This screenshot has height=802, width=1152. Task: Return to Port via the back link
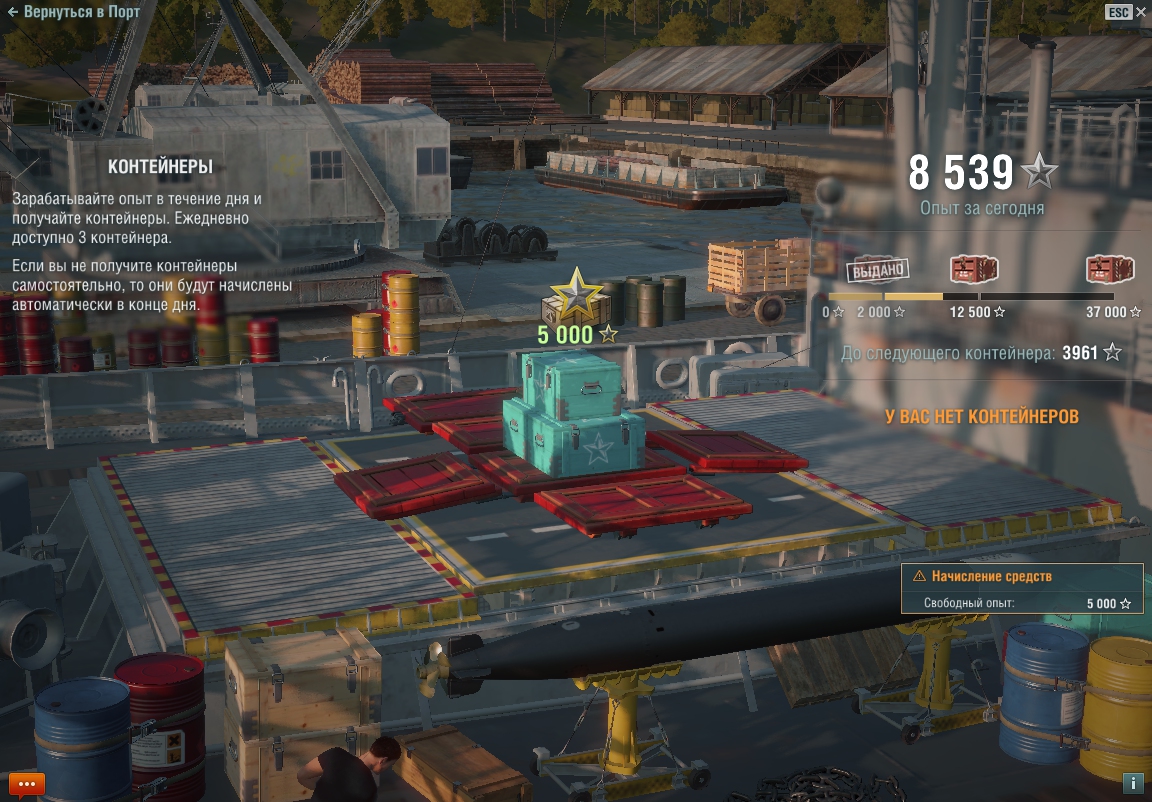tap(72, 12)
